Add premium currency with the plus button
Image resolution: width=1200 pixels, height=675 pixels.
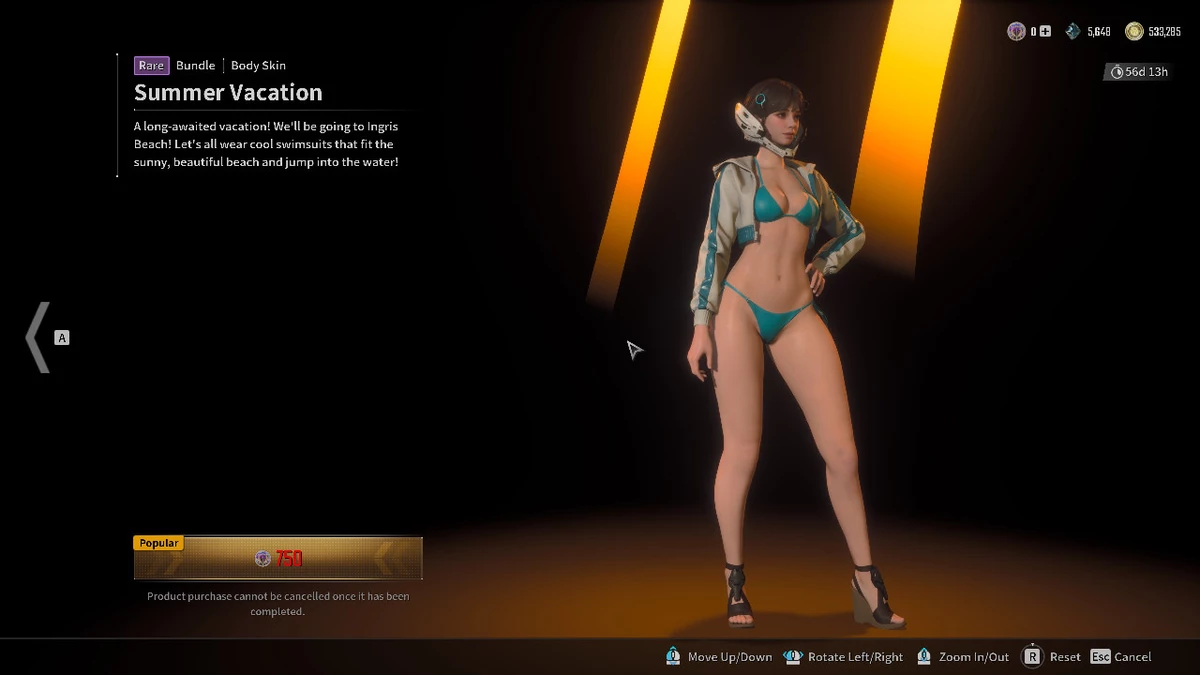click(1045, 32)
